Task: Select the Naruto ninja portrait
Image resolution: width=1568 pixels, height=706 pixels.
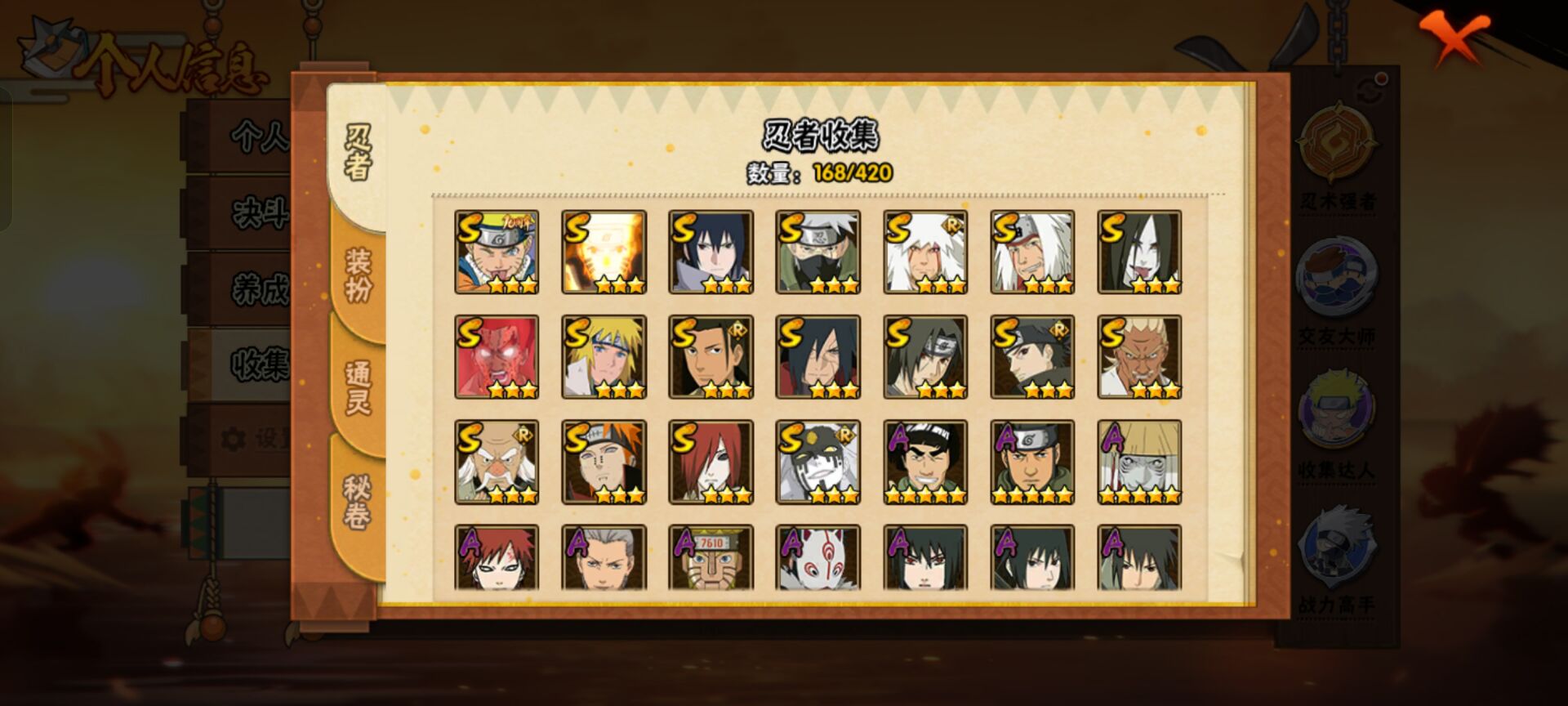Action: pyautogui.click(x=497, y=252)
